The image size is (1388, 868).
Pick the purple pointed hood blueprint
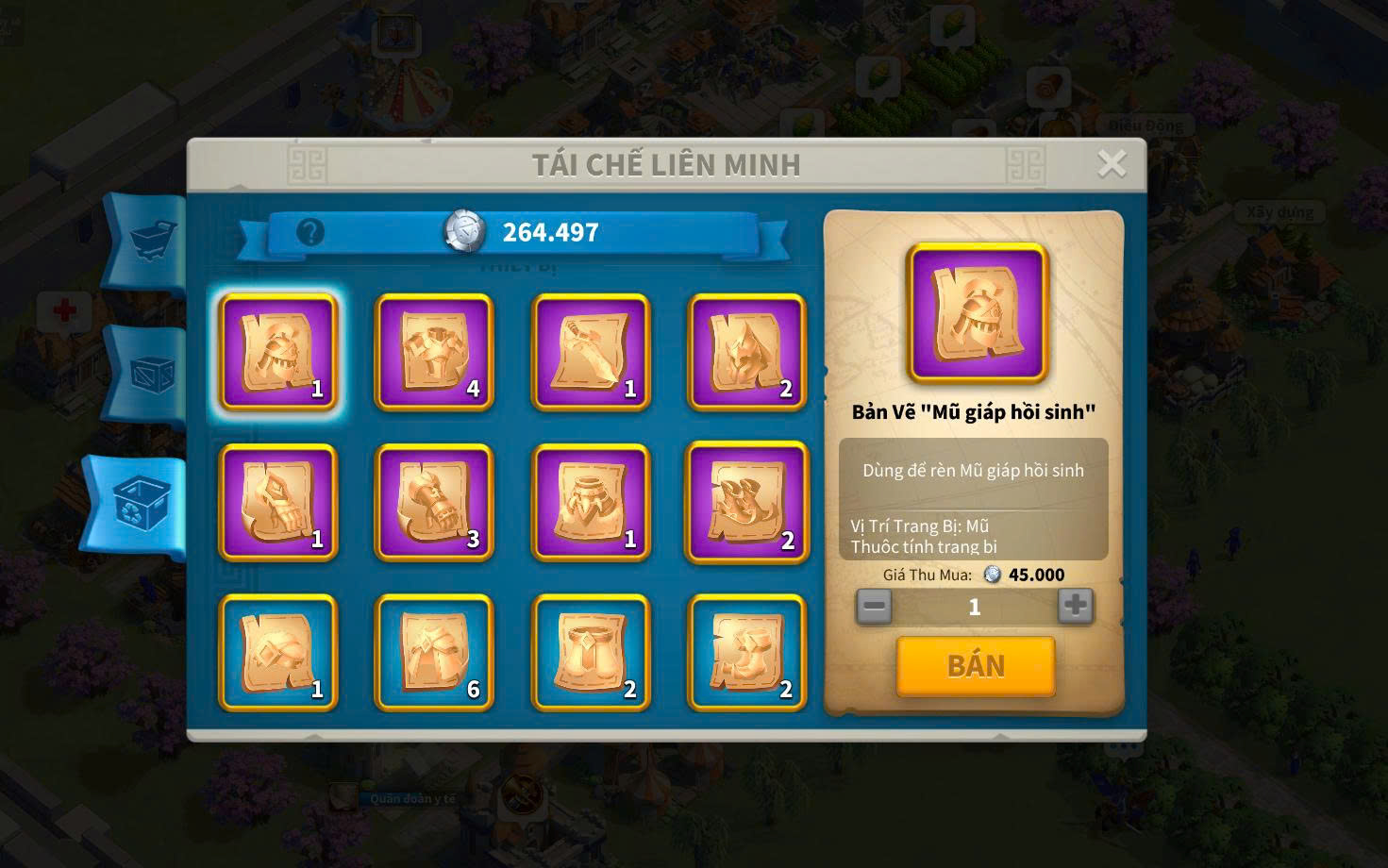point(746,352)
